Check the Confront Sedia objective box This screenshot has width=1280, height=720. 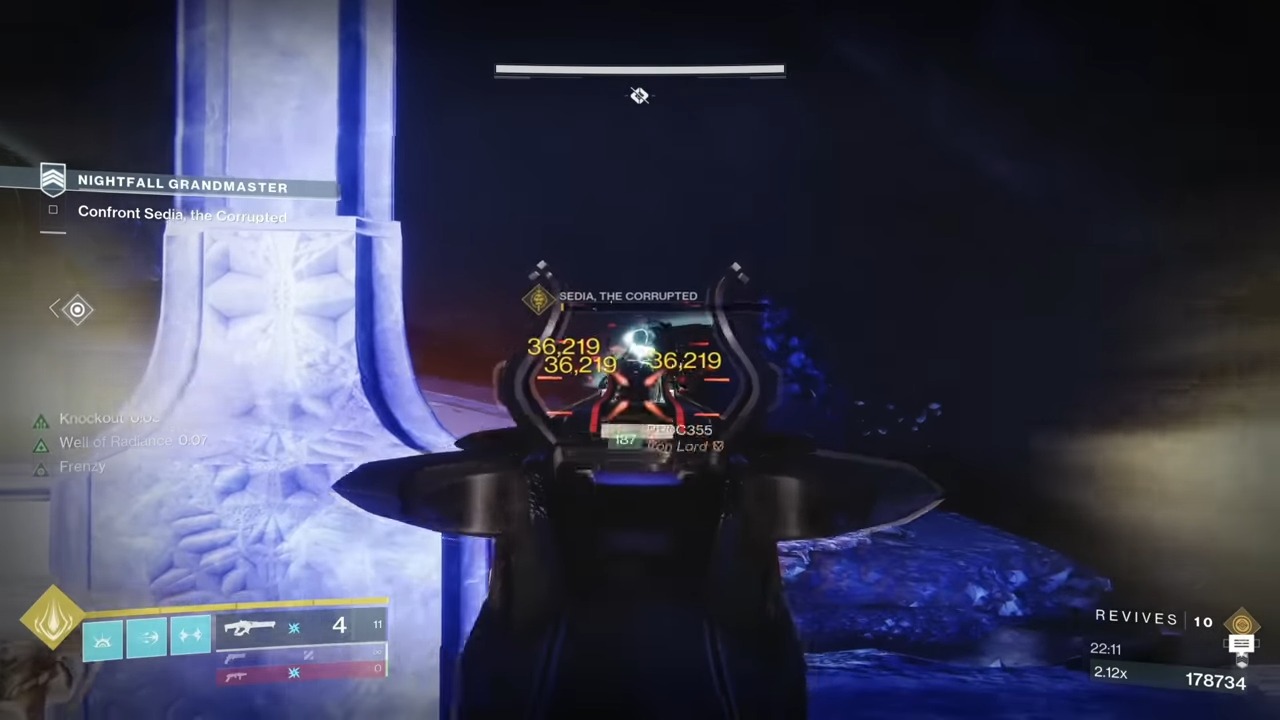pos(53,211)
